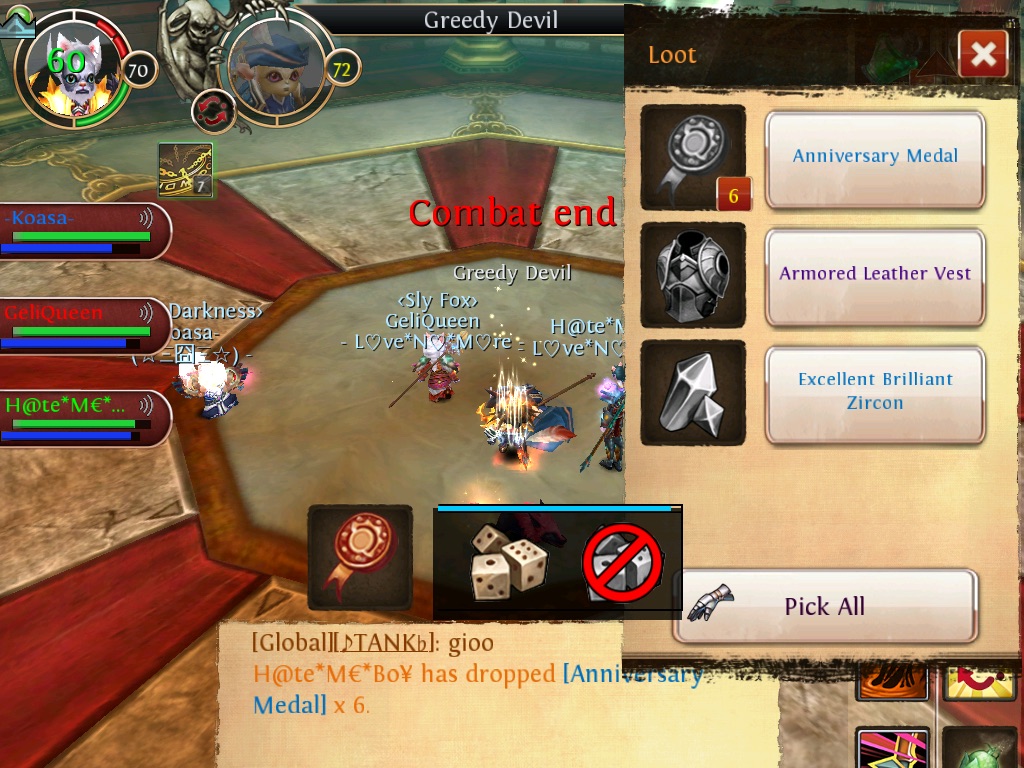Click the red swap-target button
Image resolution: width=1024 pixels, height=768 pixels.
click(213, 110)
